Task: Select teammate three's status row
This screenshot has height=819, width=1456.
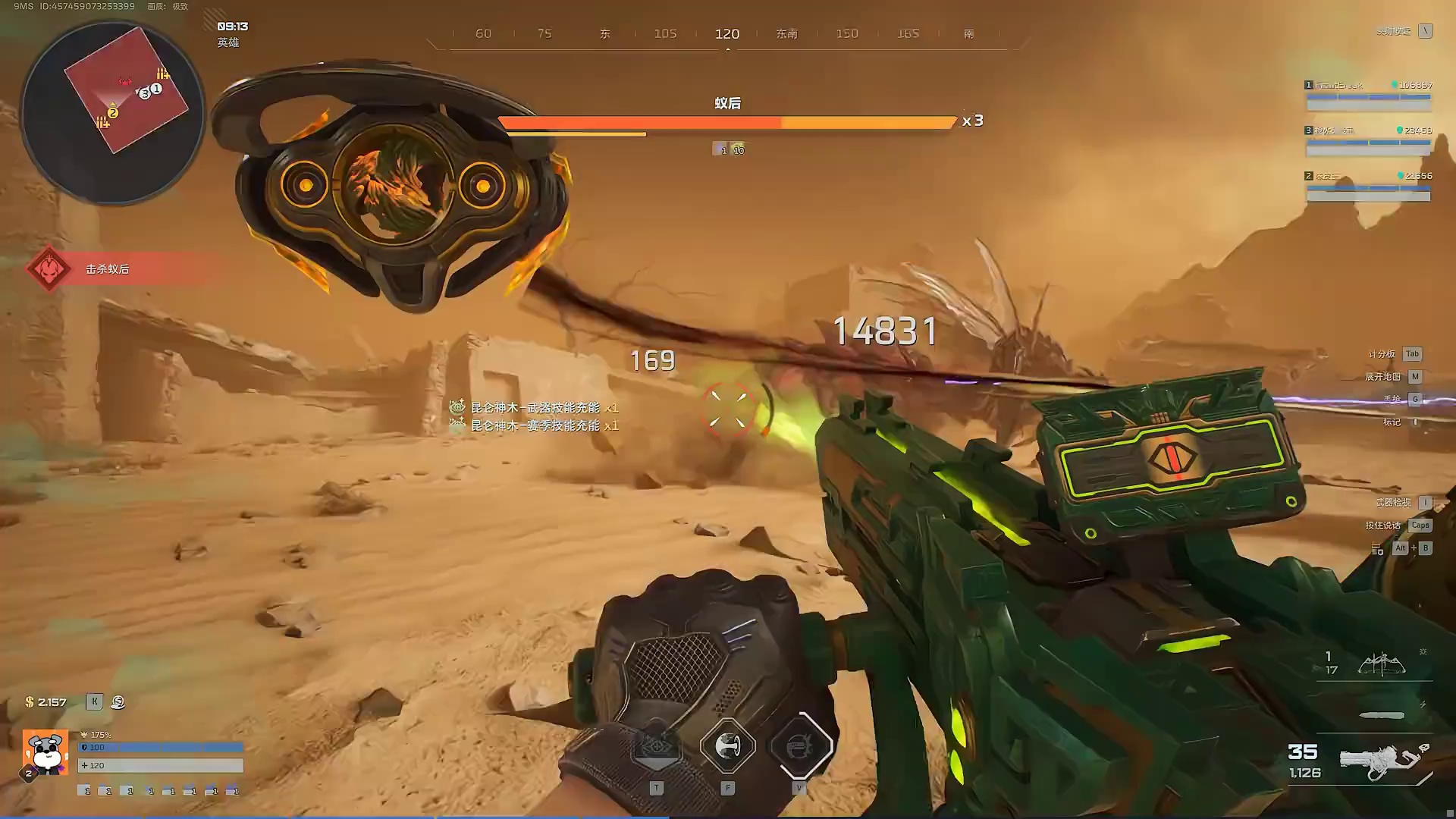Action: tap(1368, 140)
